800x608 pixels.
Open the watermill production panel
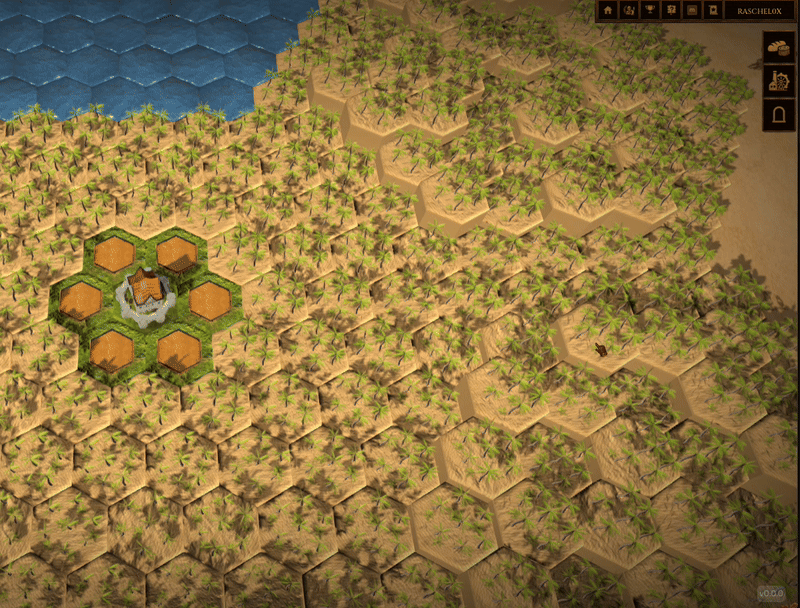pos(778,81)
